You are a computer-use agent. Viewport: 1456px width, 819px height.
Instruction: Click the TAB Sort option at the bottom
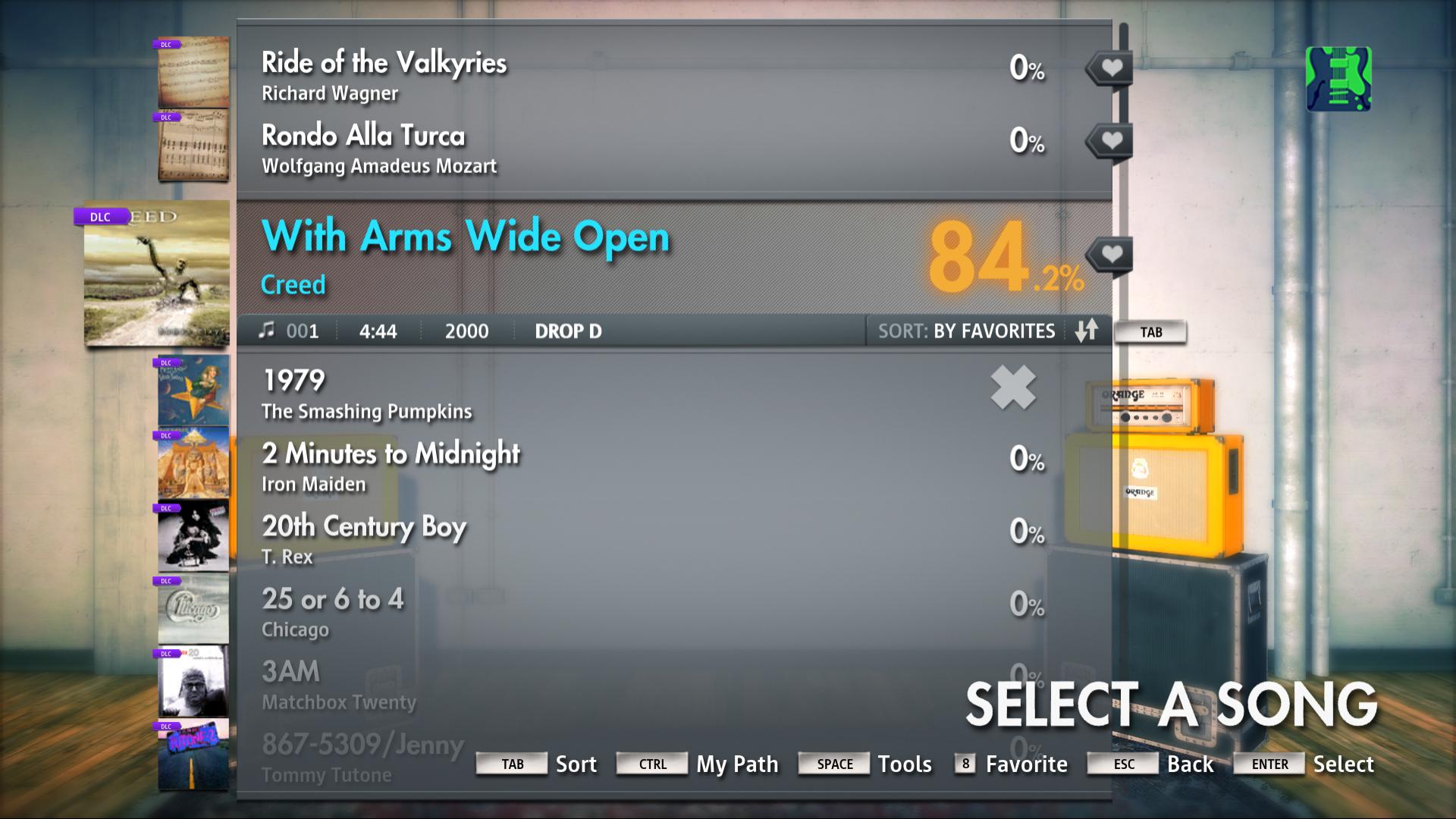point(511,764)
